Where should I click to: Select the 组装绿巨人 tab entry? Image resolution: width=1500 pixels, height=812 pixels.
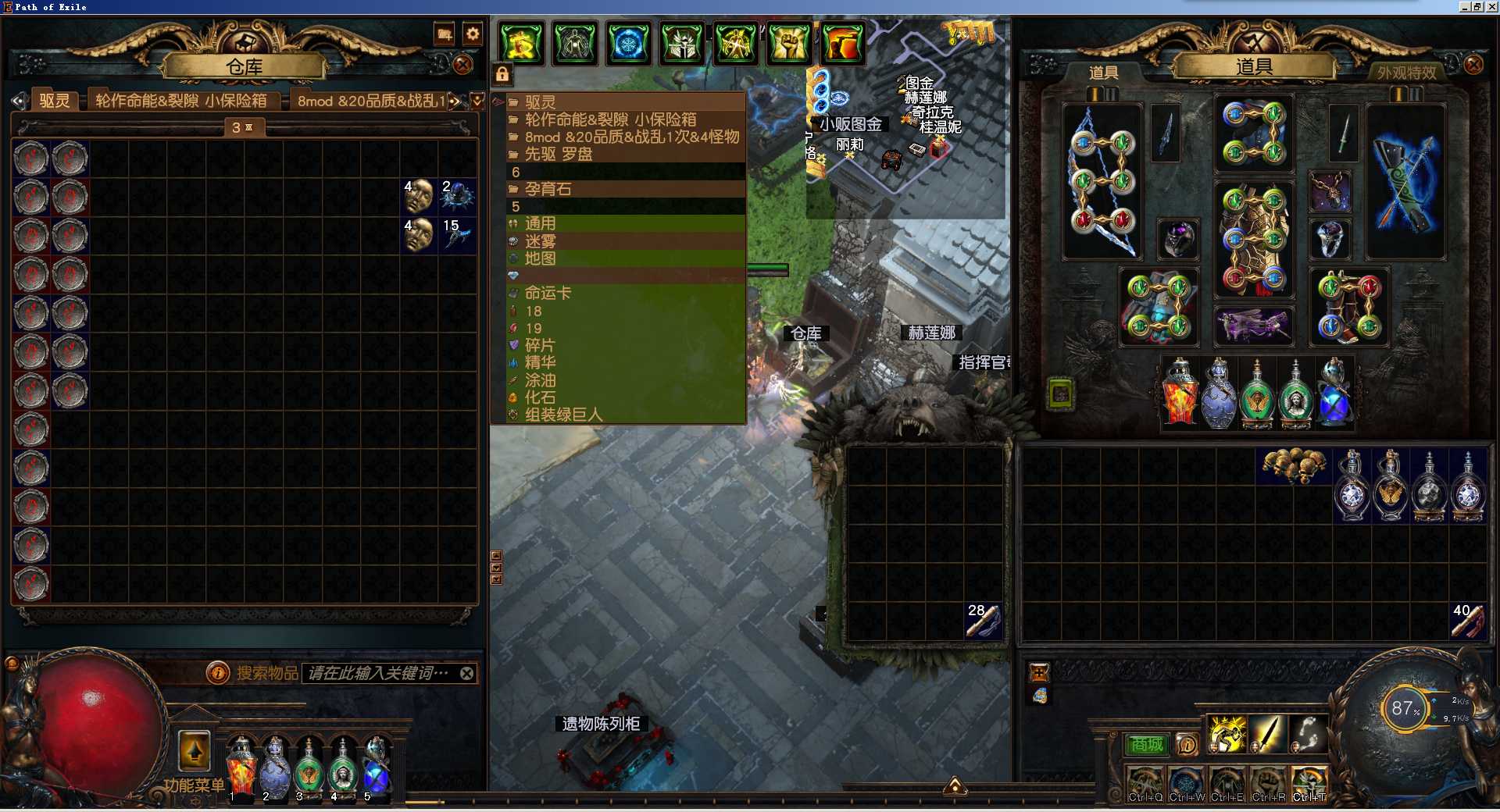click(563, 415)
